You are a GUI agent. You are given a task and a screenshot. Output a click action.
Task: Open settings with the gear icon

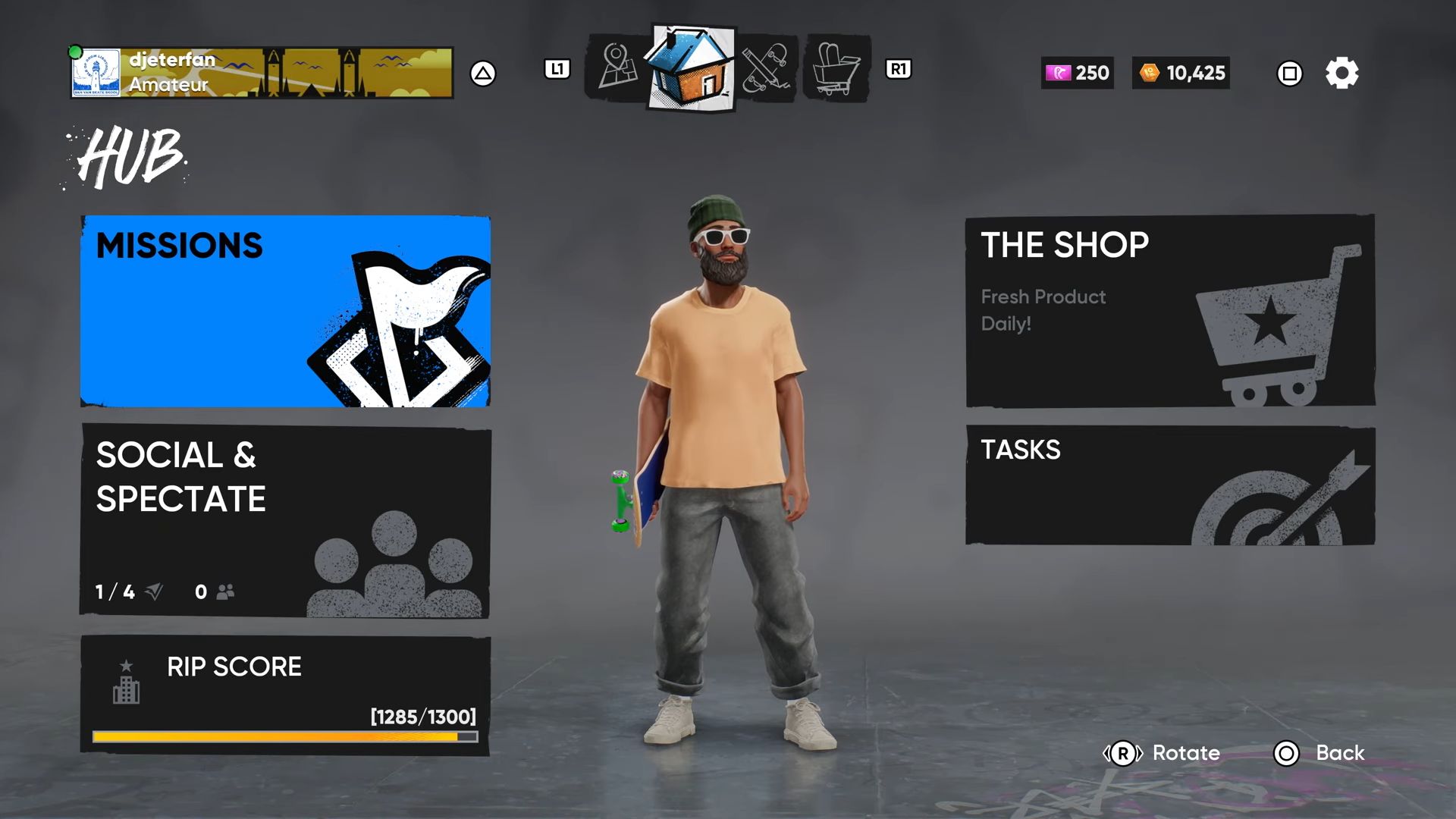(1341, 74)
